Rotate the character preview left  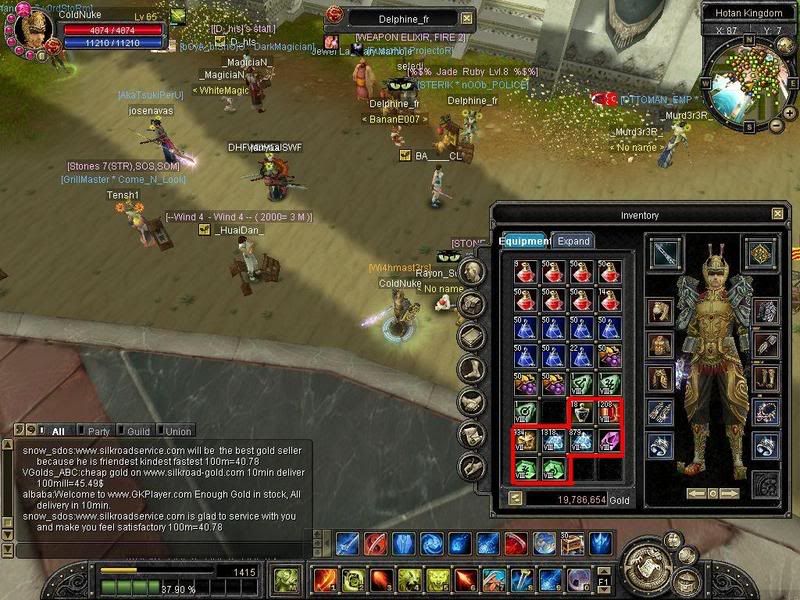(x=699, y=493)
